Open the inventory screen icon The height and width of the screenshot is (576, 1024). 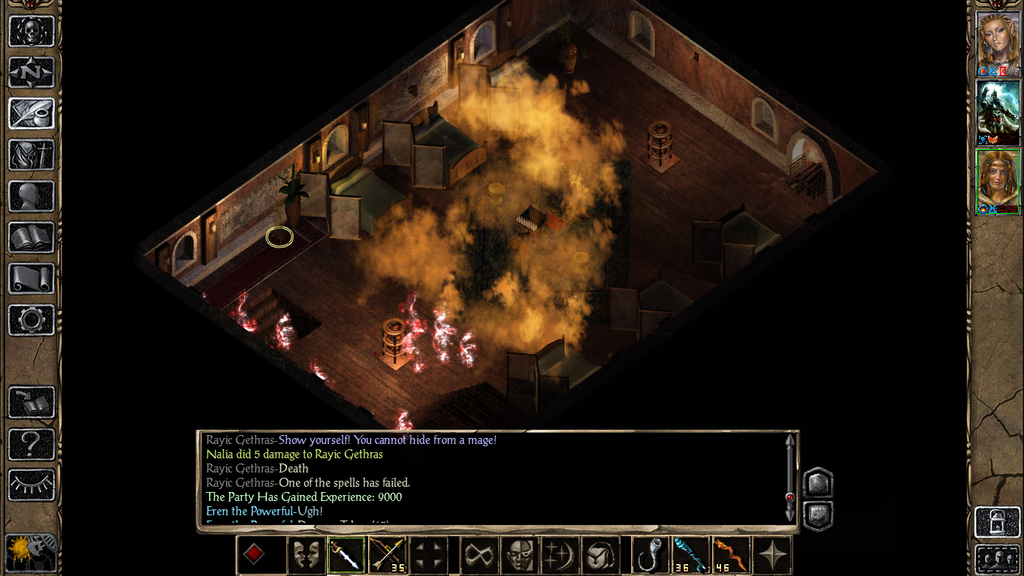31,155
